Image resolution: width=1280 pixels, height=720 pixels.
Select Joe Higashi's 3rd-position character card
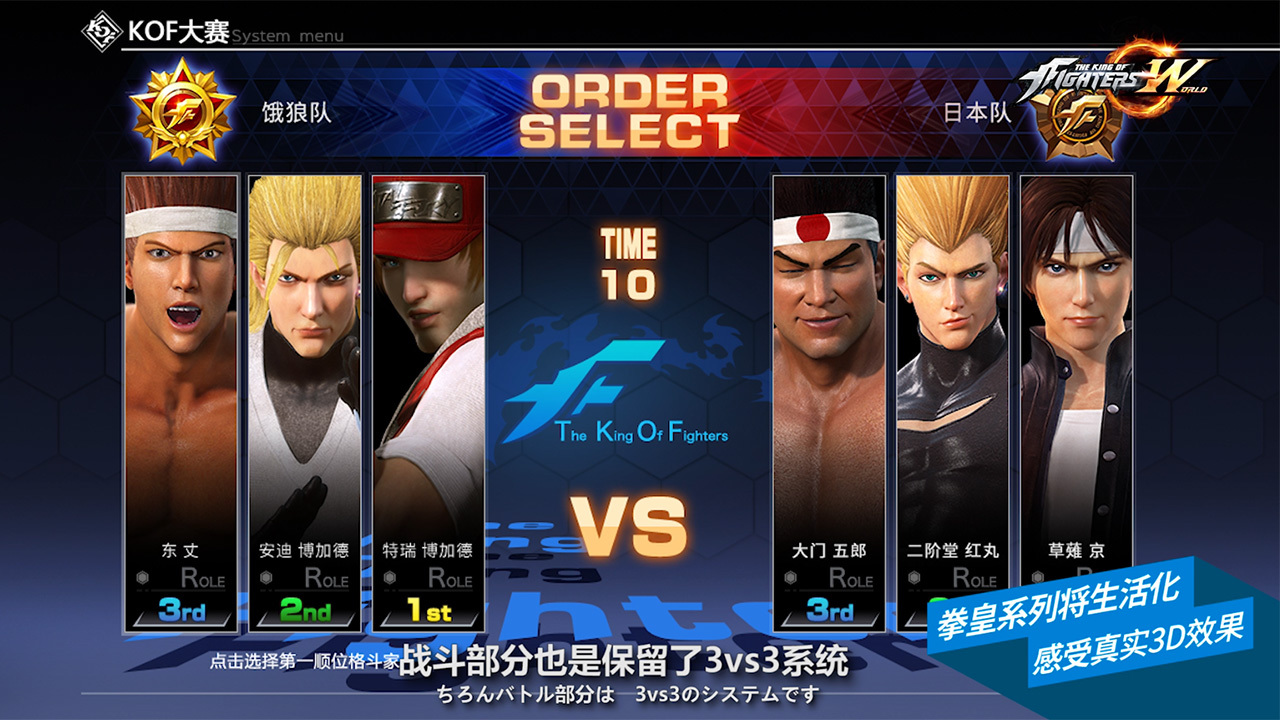(x=181, y=400)
